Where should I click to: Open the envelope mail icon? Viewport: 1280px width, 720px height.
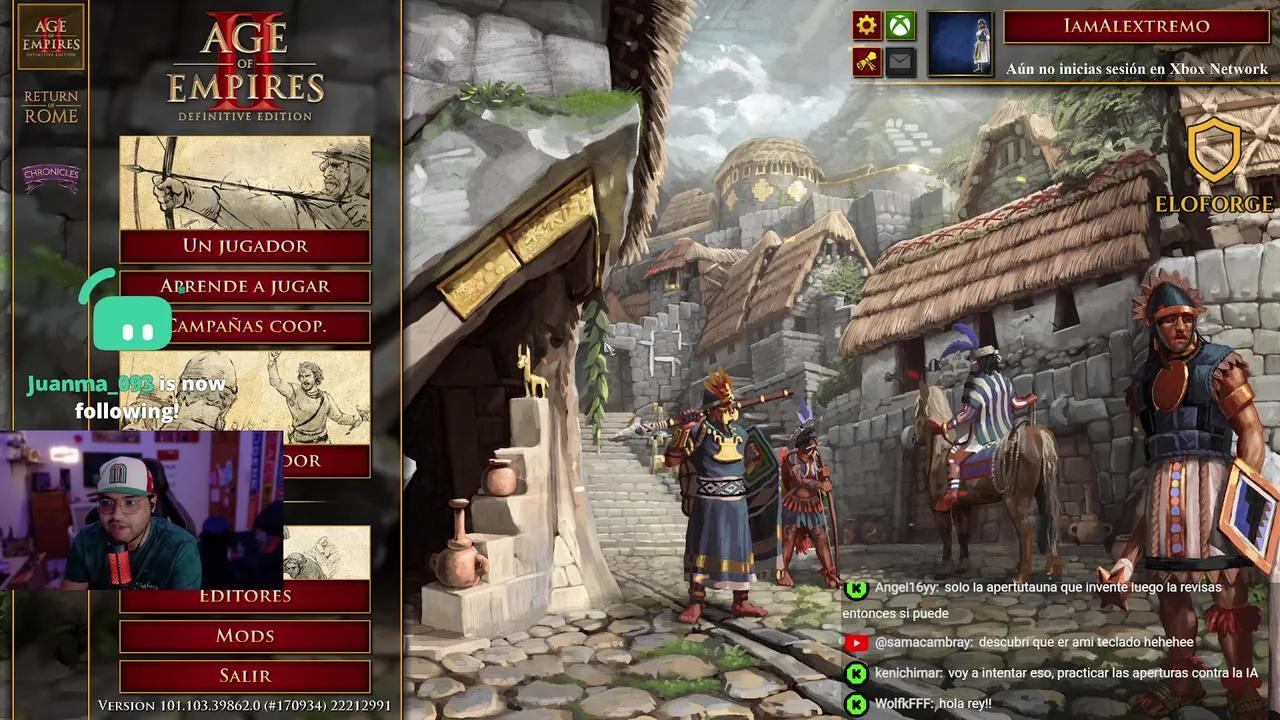pyautogui.click(x=900, y=62)
